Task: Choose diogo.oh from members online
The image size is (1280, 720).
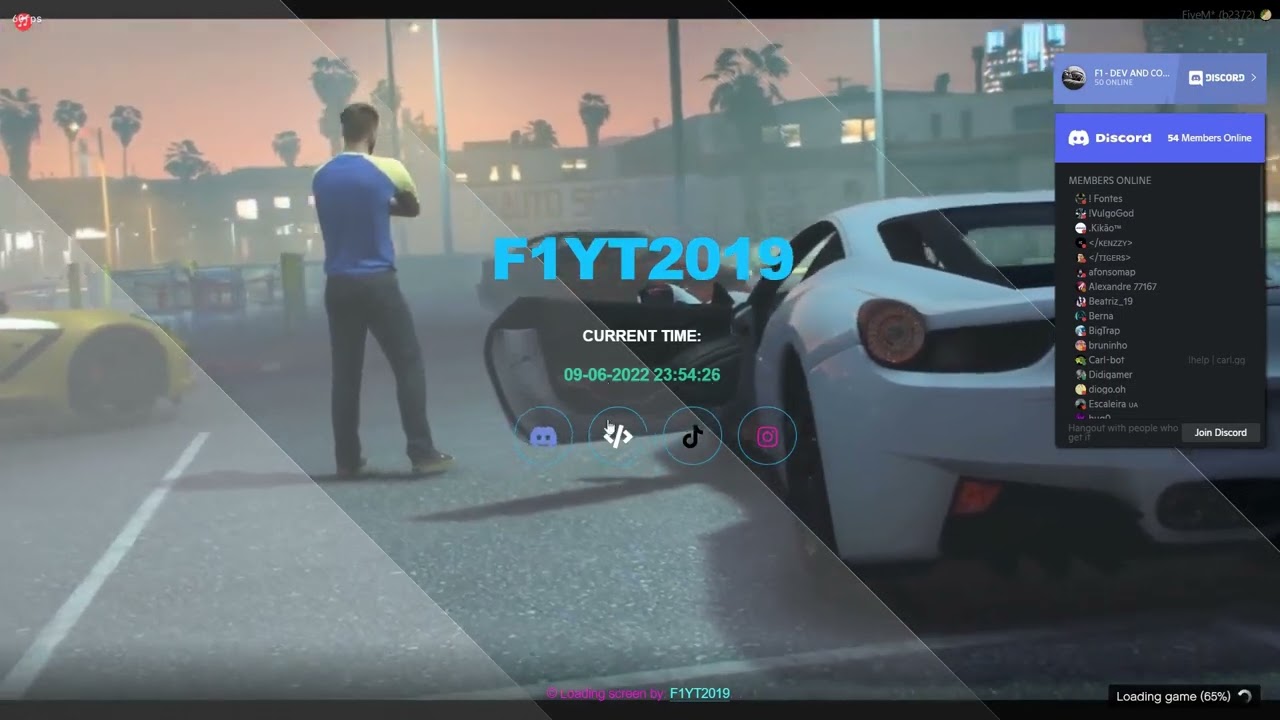Action: [1107, 389]
